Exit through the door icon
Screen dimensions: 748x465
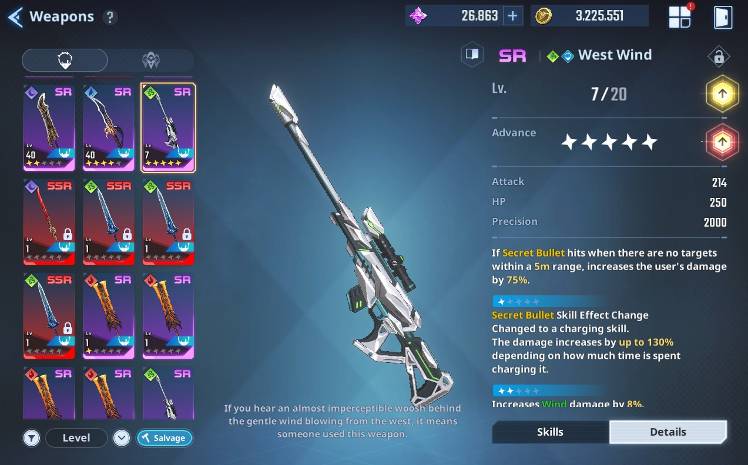click(723, 16)
